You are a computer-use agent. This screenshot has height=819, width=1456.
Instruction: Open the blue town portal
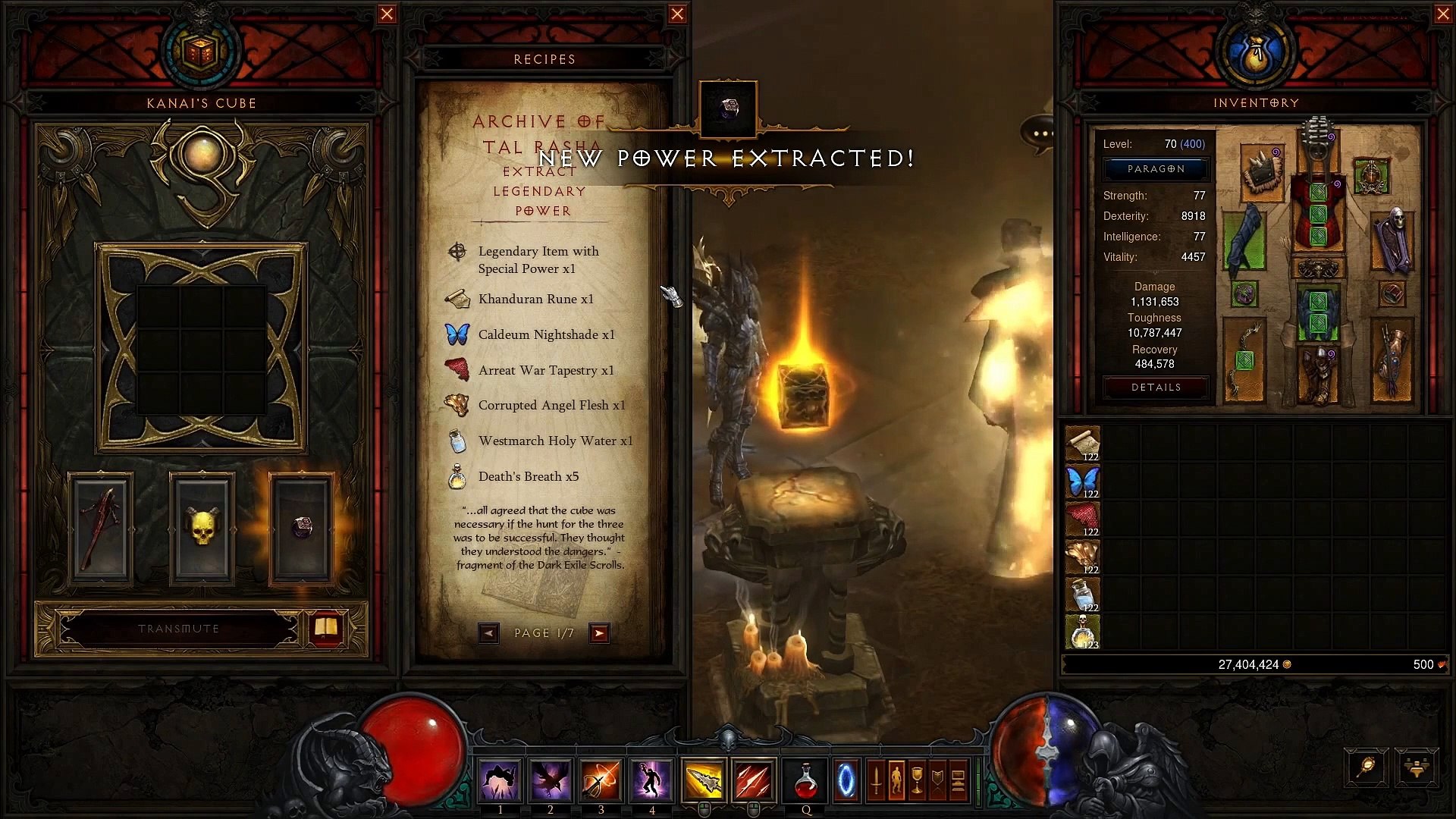point(846,781)
